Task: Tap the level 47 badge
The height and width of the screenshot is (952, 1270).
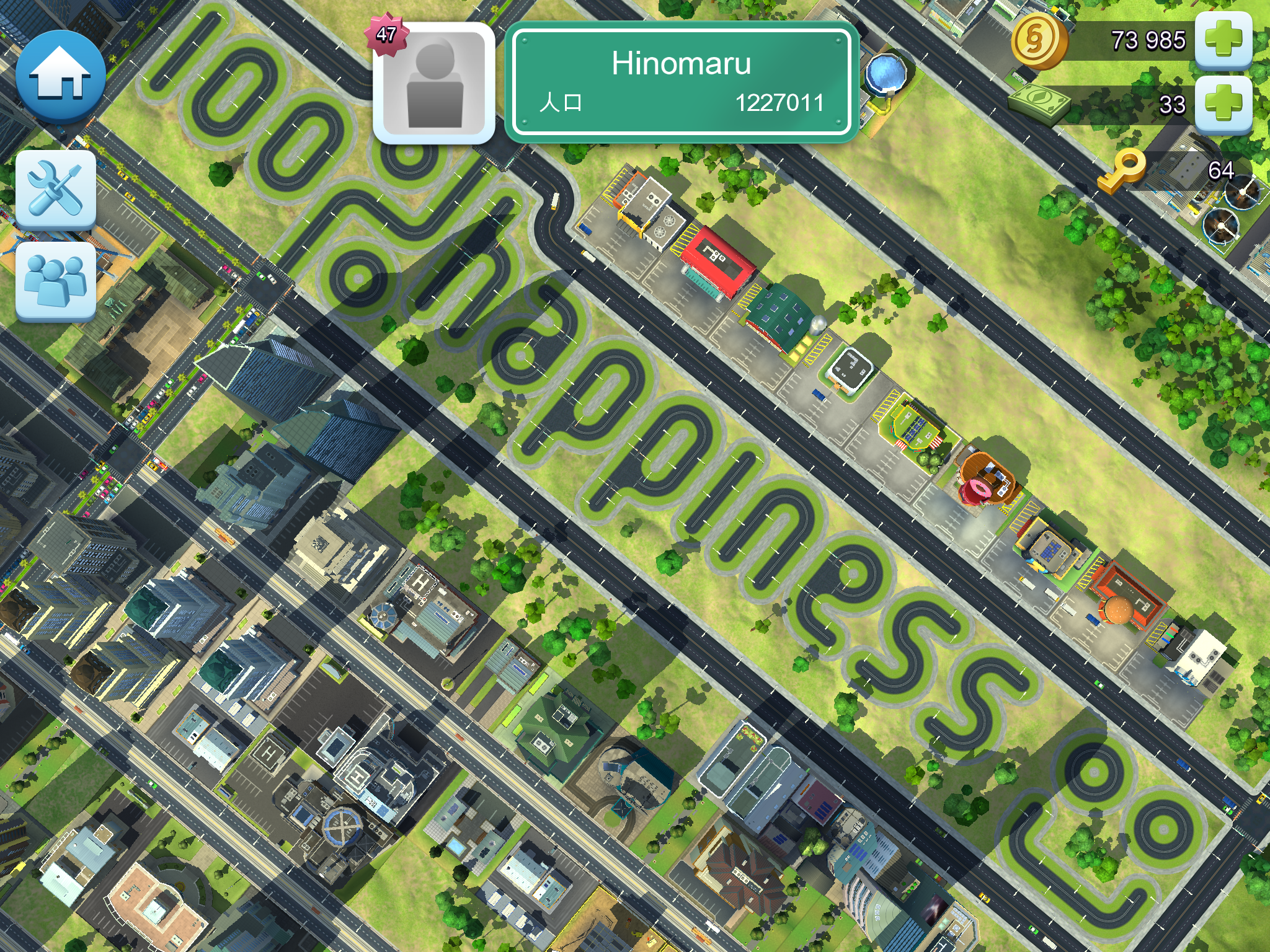Action: tap(386, 35)
